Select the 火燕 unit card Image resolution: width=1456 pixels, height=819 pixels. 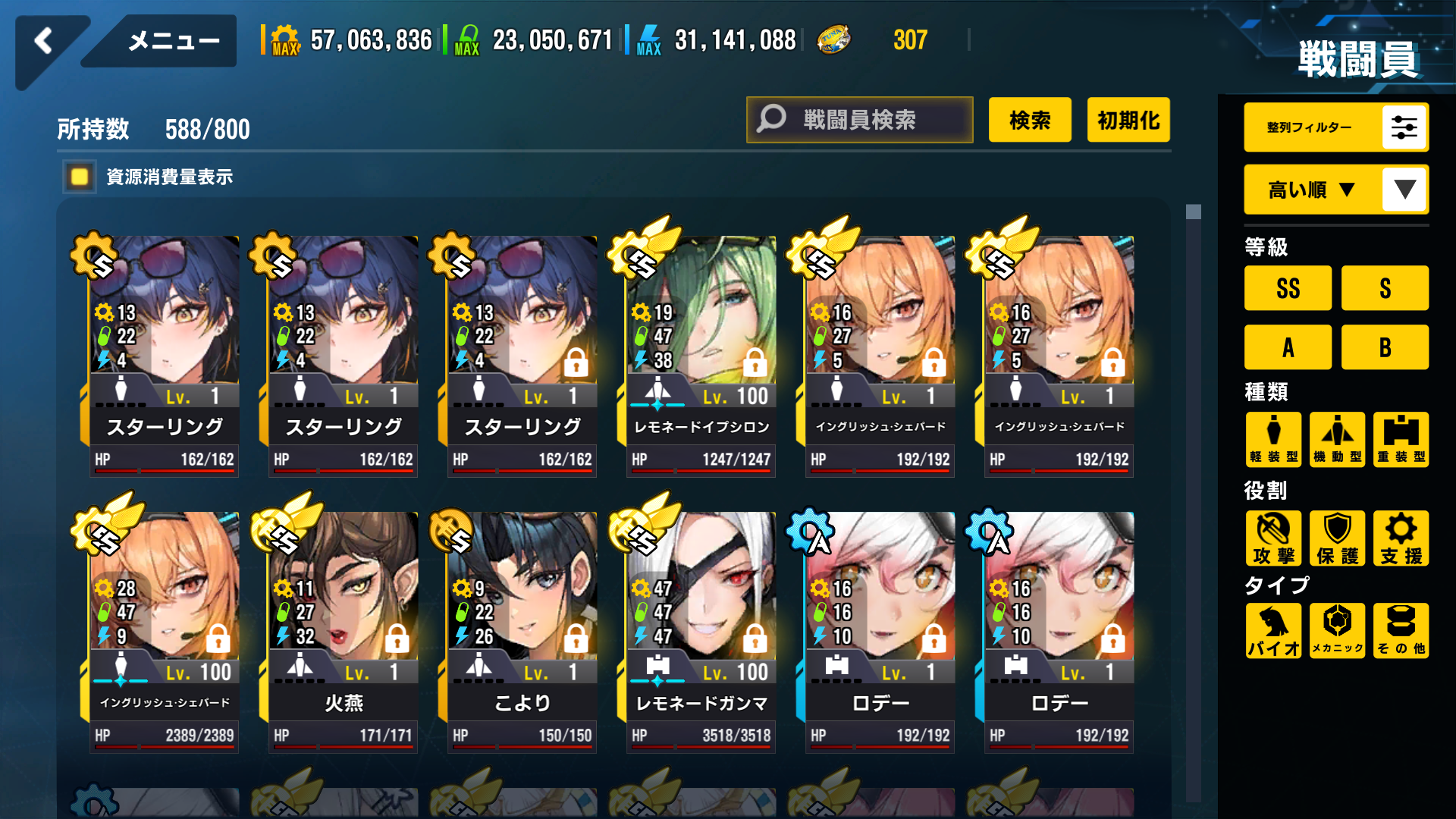point(343,629)
